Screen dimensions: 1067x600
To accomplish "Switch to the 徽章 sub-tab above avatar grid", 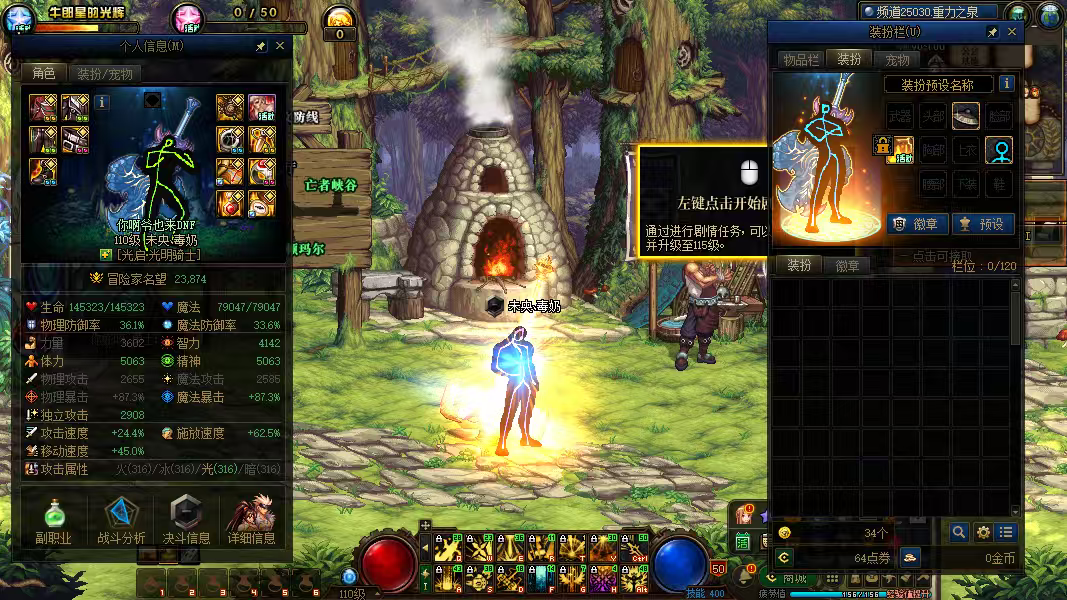I will [x=847, y=266].
